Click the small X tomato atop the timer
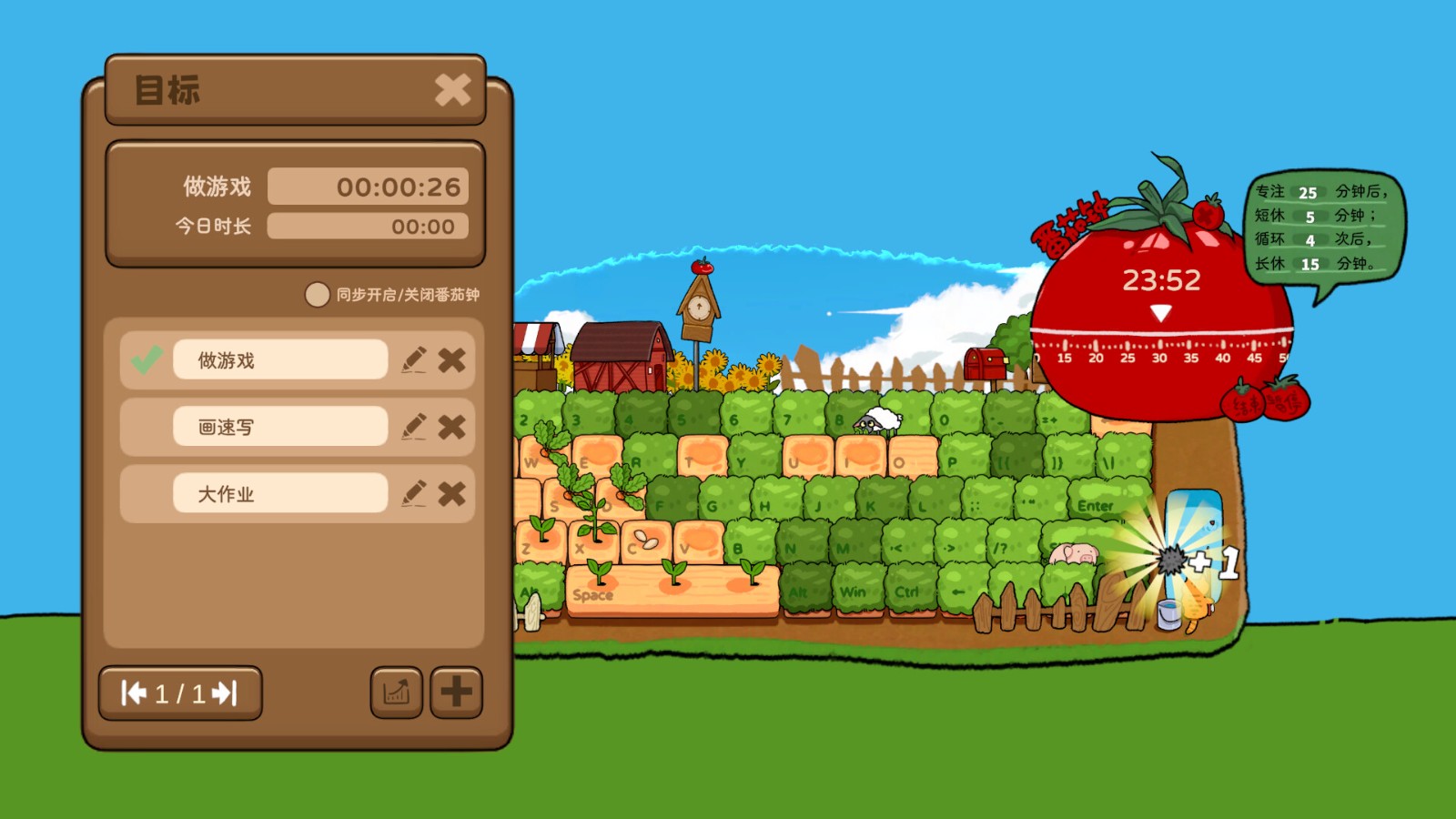The height and width of the screenshot is (819, 1456). tap(1208, 212)
